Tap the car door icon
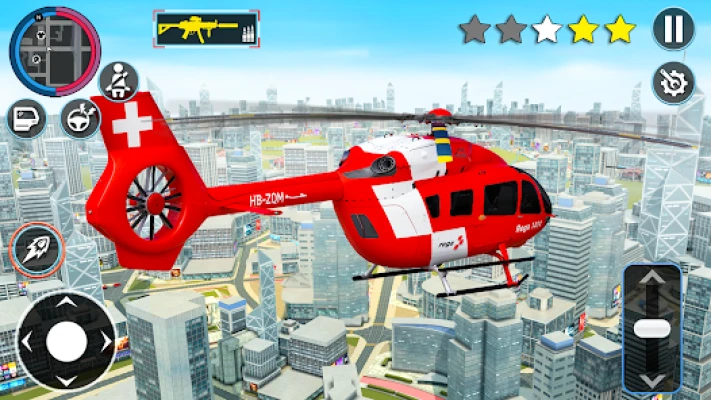The height and width of the screenshot is (400, 711). pyautogui.click(x=26, y=119)
